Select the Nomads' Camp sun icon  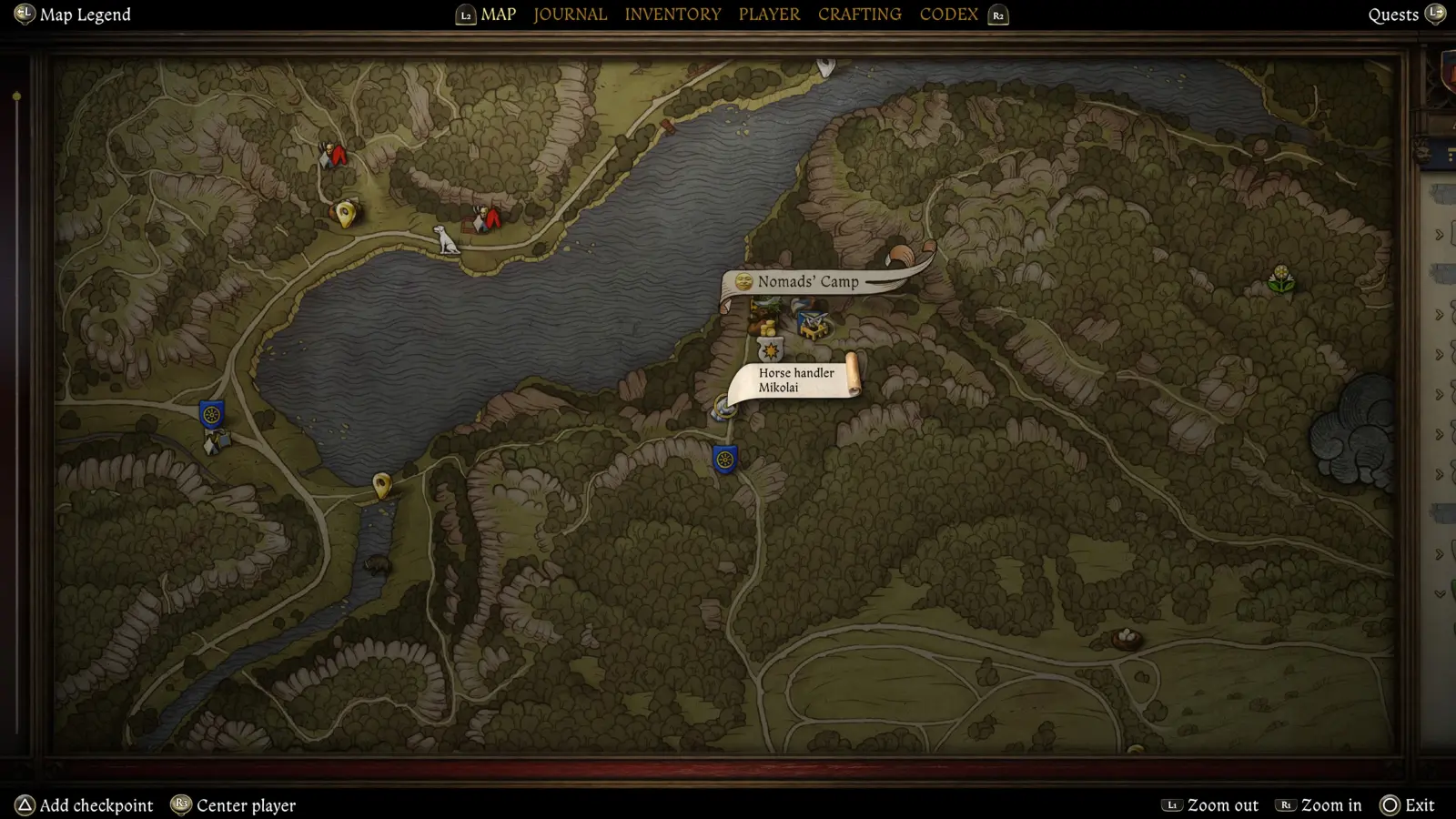point(743,282)
